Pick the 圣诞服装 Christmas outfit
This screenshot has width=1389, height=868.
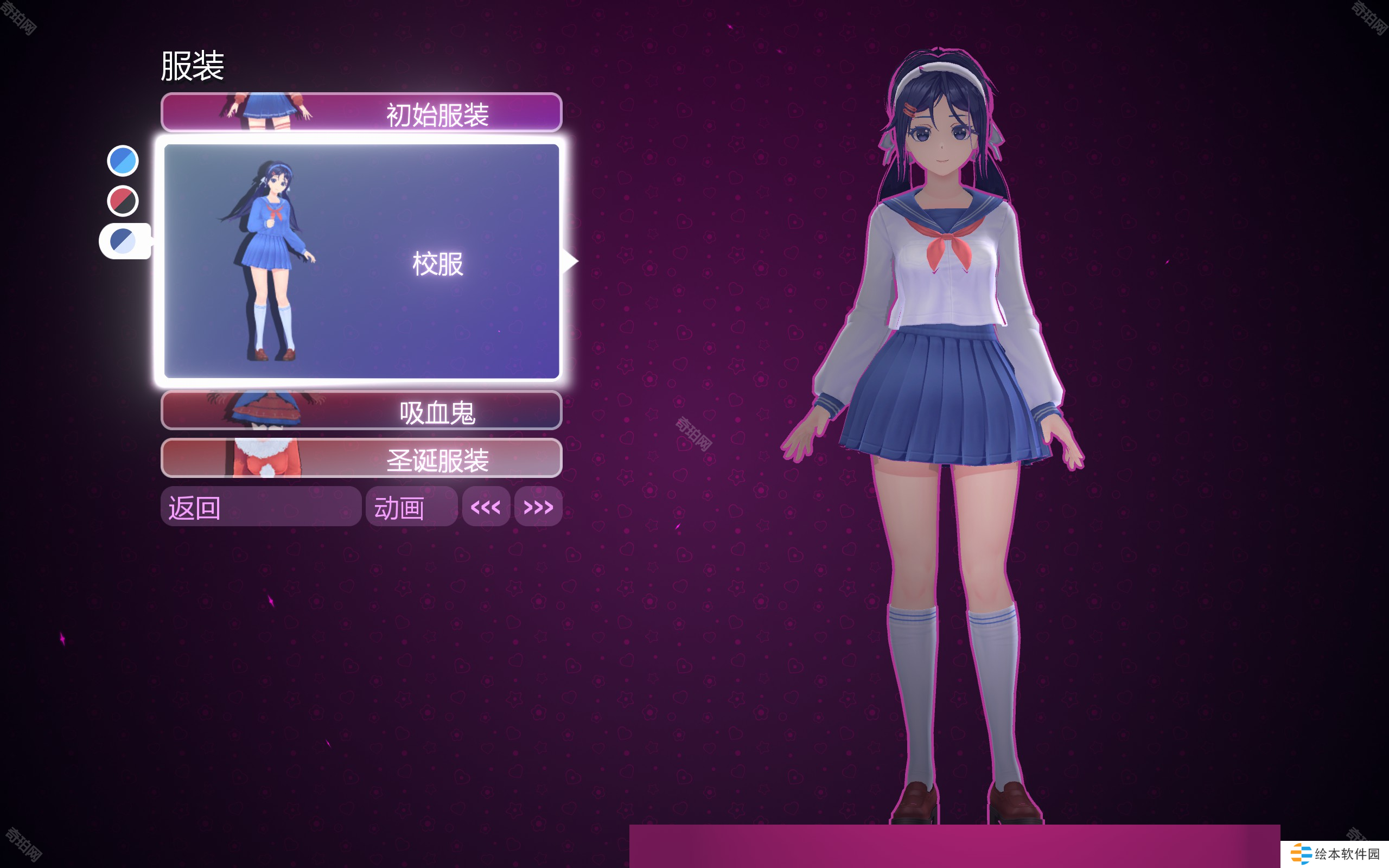click(x=361, y=458)
